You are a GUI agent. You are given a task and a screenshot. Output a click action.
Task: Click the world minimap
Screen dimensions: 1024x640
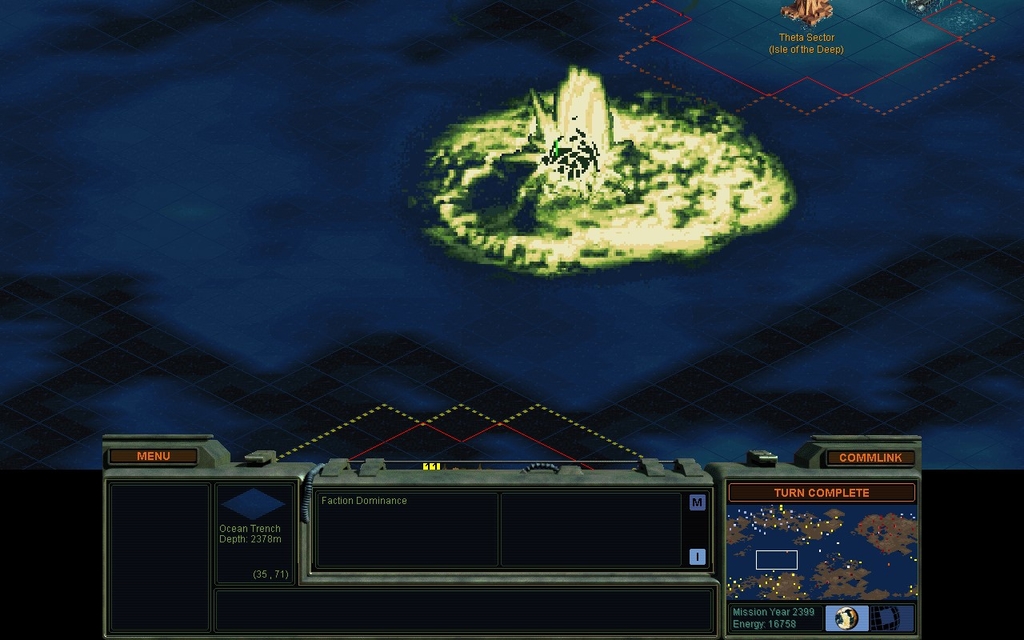point(821,552)
